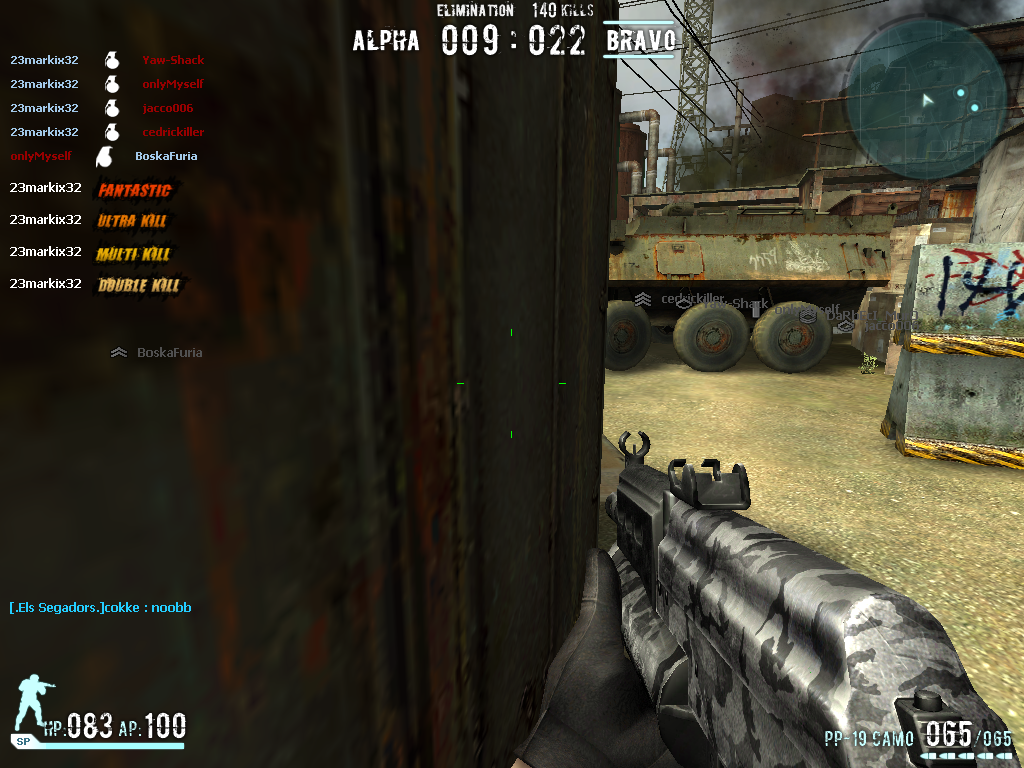Click the FANTASTIC kill streak badge
1024x768 pixels.
pos(135,190)
